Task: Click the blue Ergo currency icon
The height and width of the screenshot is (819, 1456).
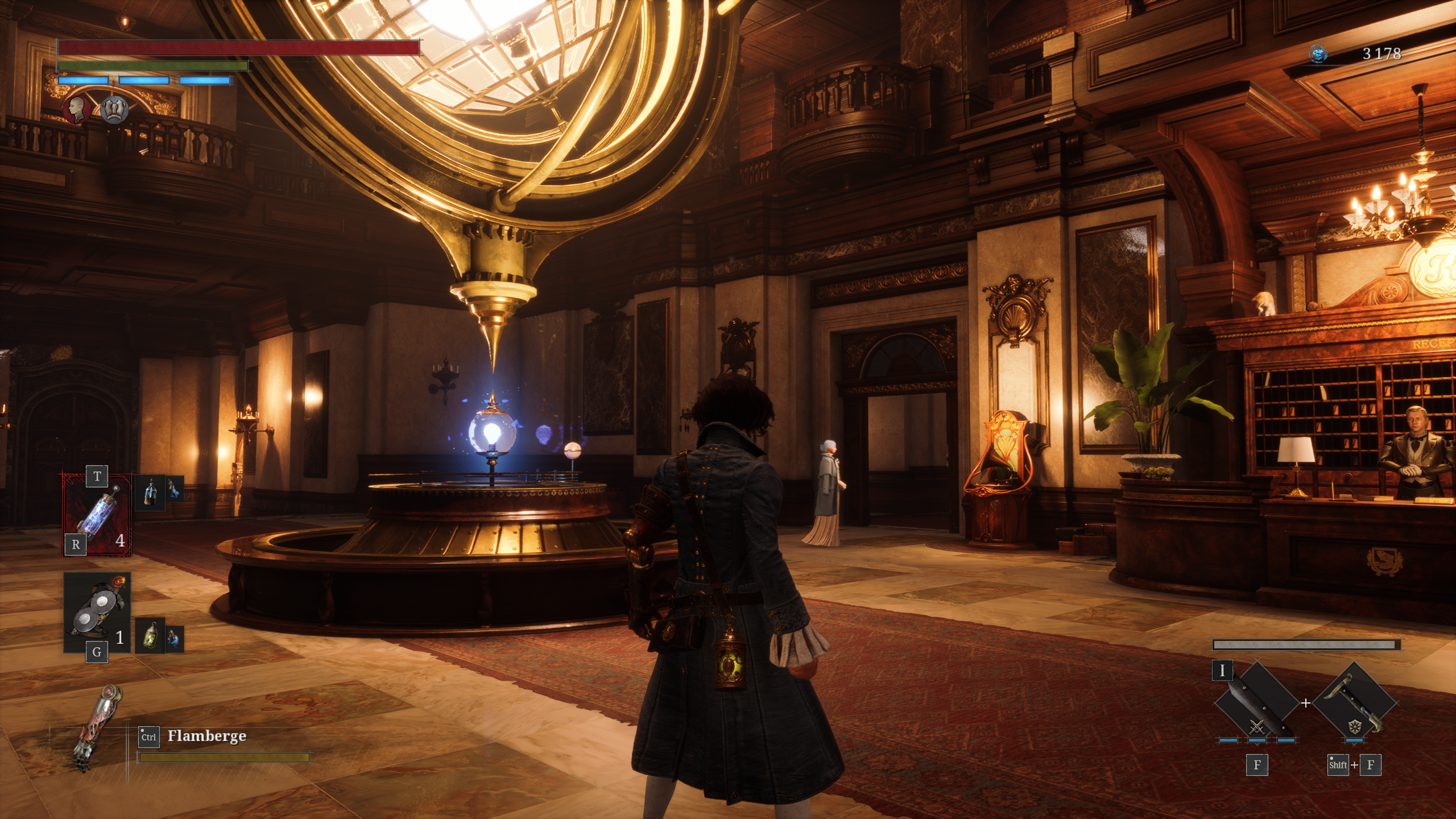Action: [1318, 54]
